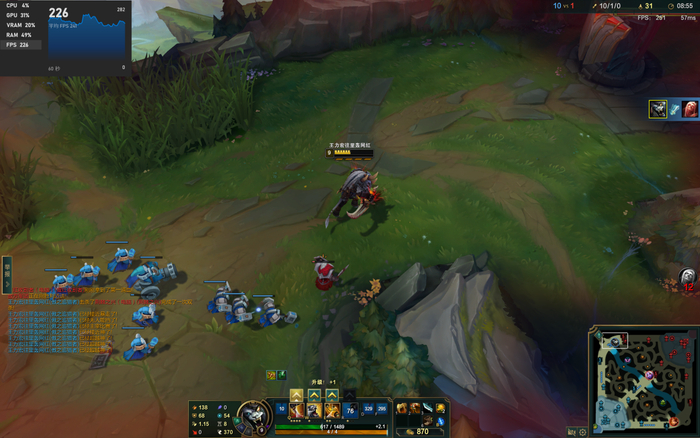Open the minimap in the bottom-right corner
Viewport: 700px width, 438px height.
click(643, 381)
